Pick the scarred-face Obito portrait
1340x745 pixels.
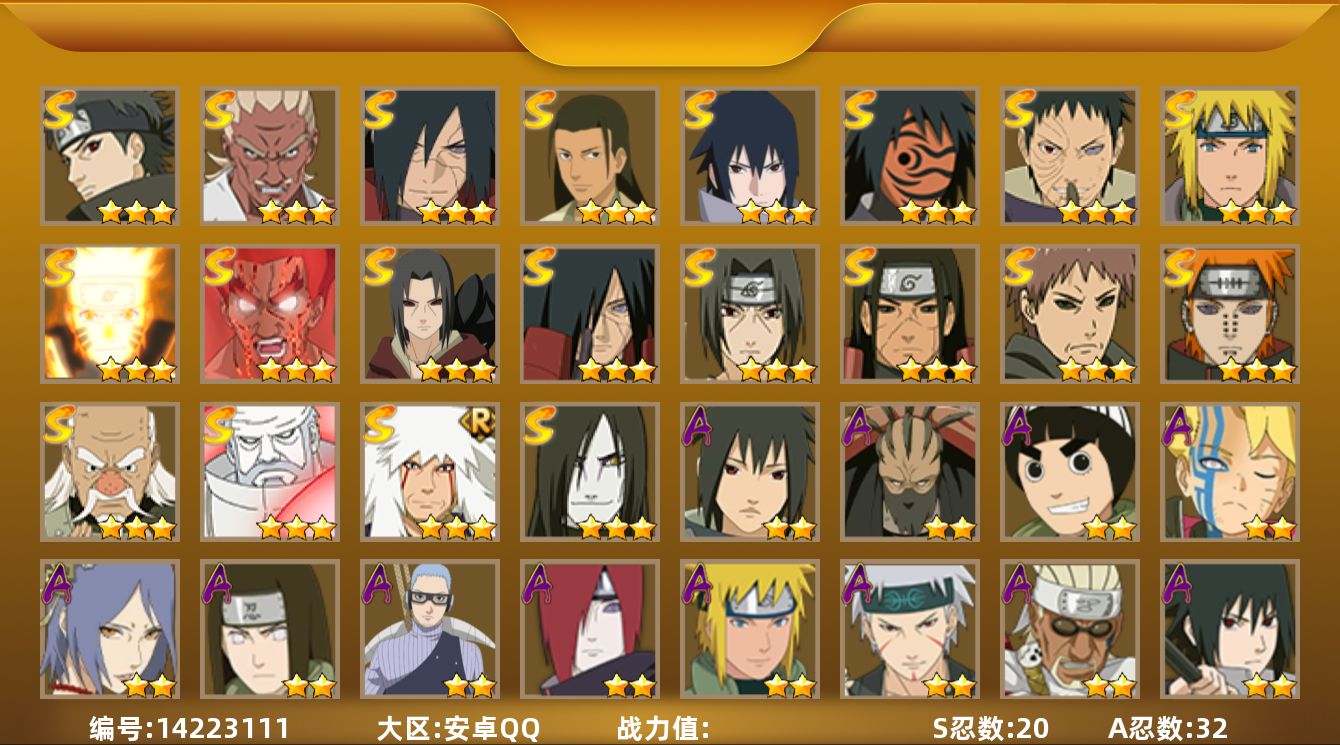1069,156
